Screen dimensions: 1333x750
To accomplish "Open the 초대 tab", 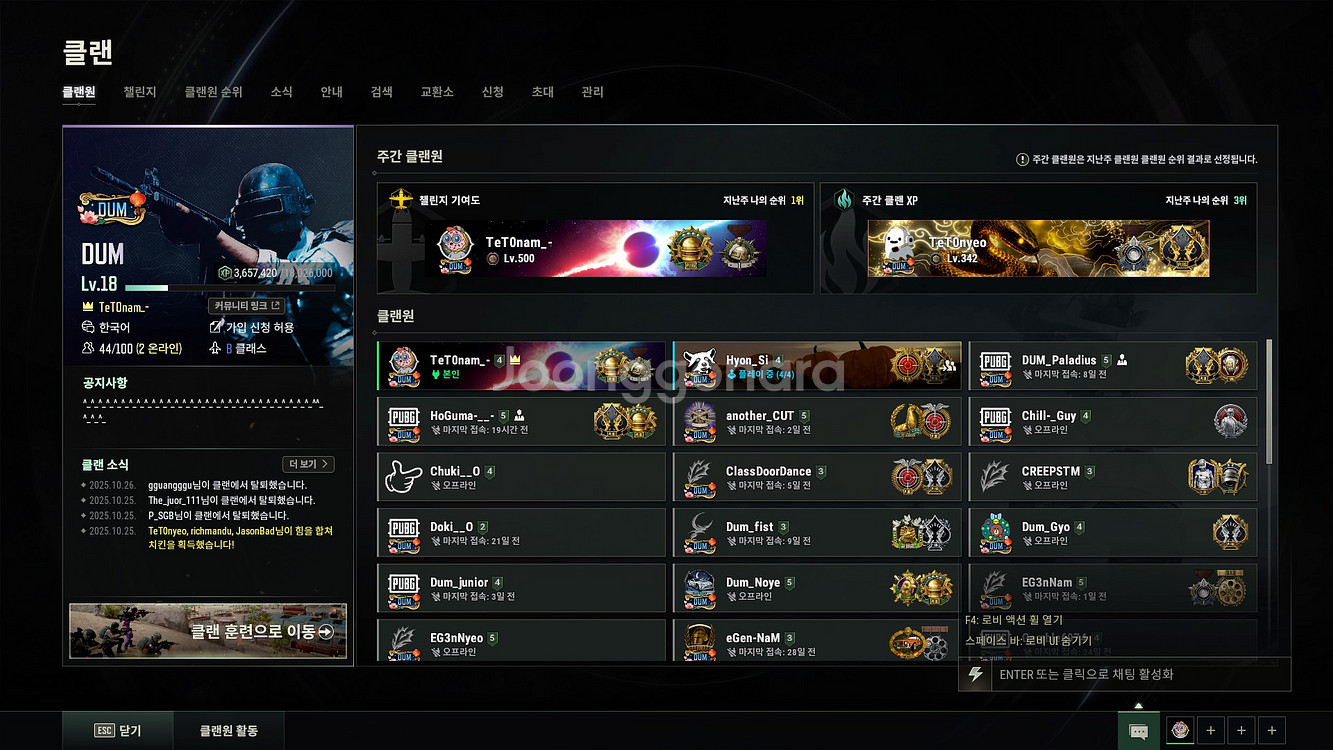I will coord(542,92).
